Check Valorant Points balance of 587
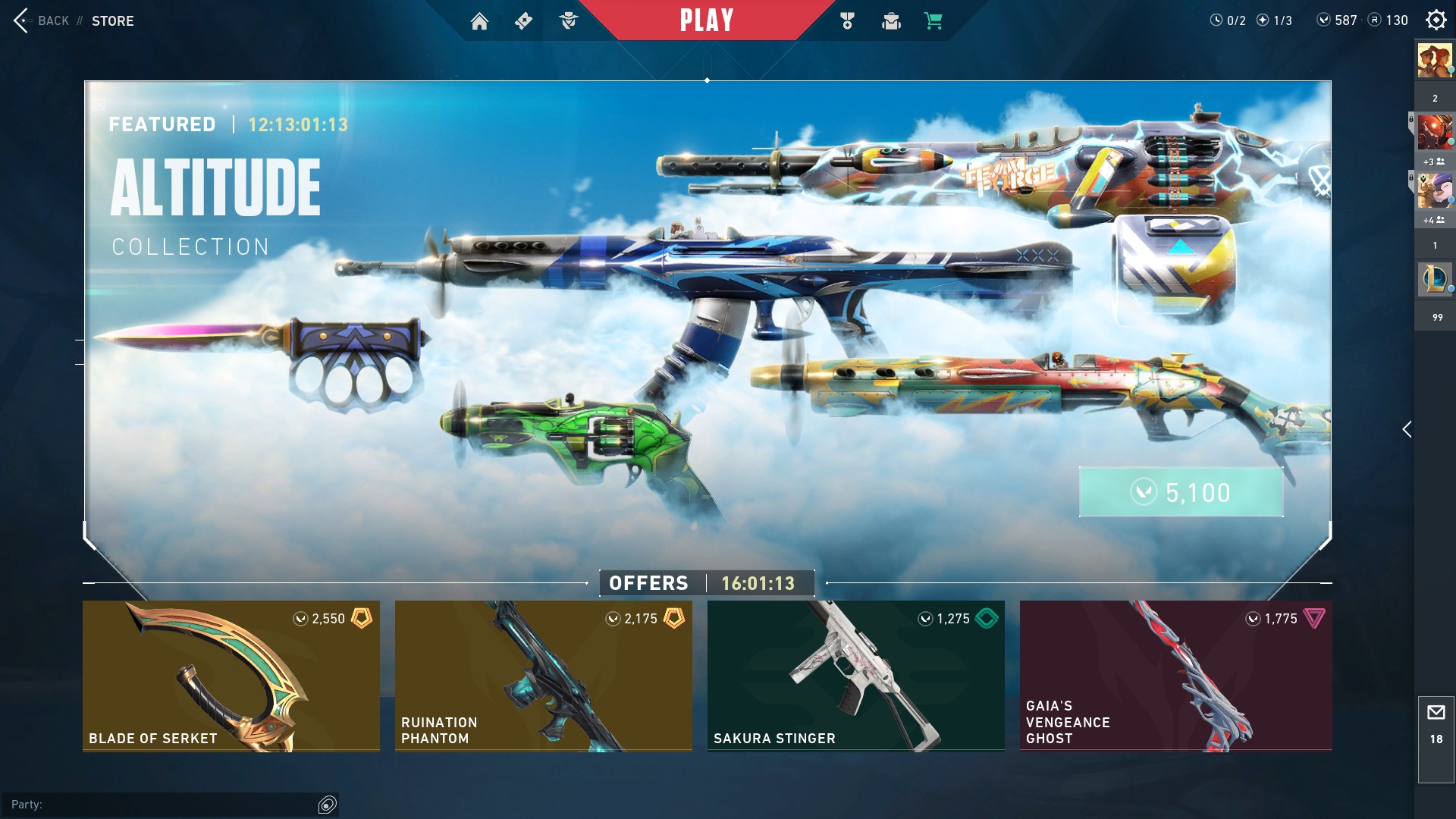The height and width of the screenshot is (819, 1456). click(x=1338, y=20)
